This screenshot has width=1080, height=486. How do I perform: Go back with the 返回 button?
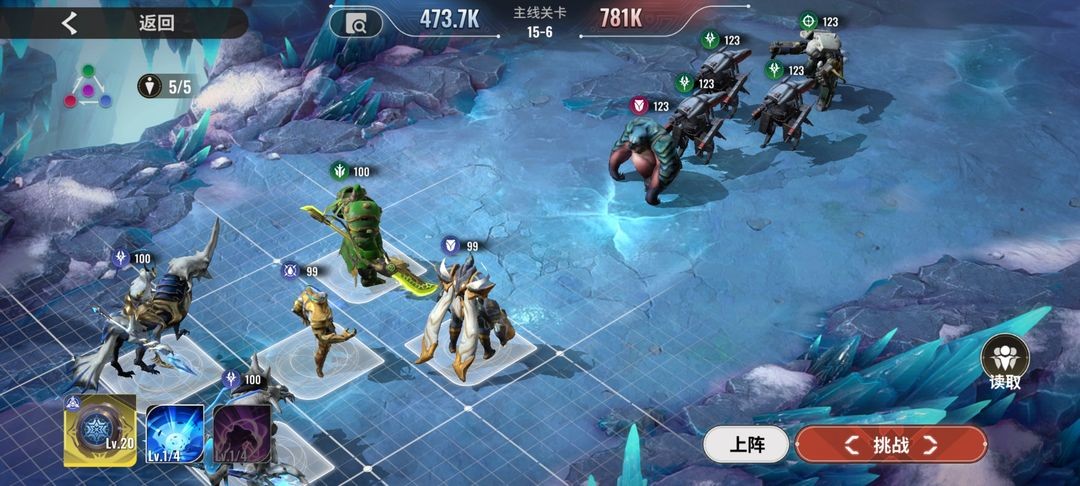coord(120,23)
